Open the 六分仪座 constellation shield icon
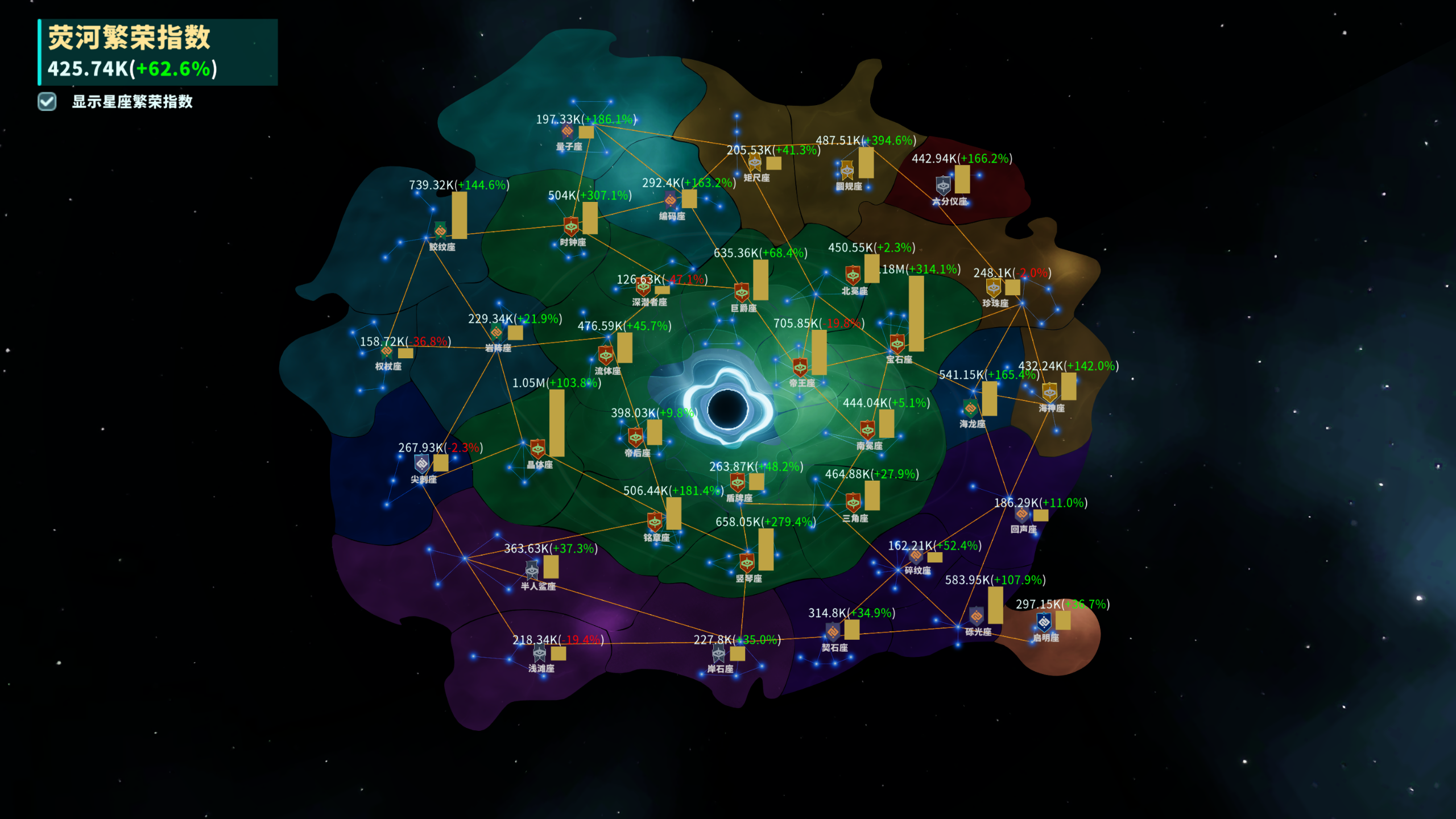 (x=942, y=186)
